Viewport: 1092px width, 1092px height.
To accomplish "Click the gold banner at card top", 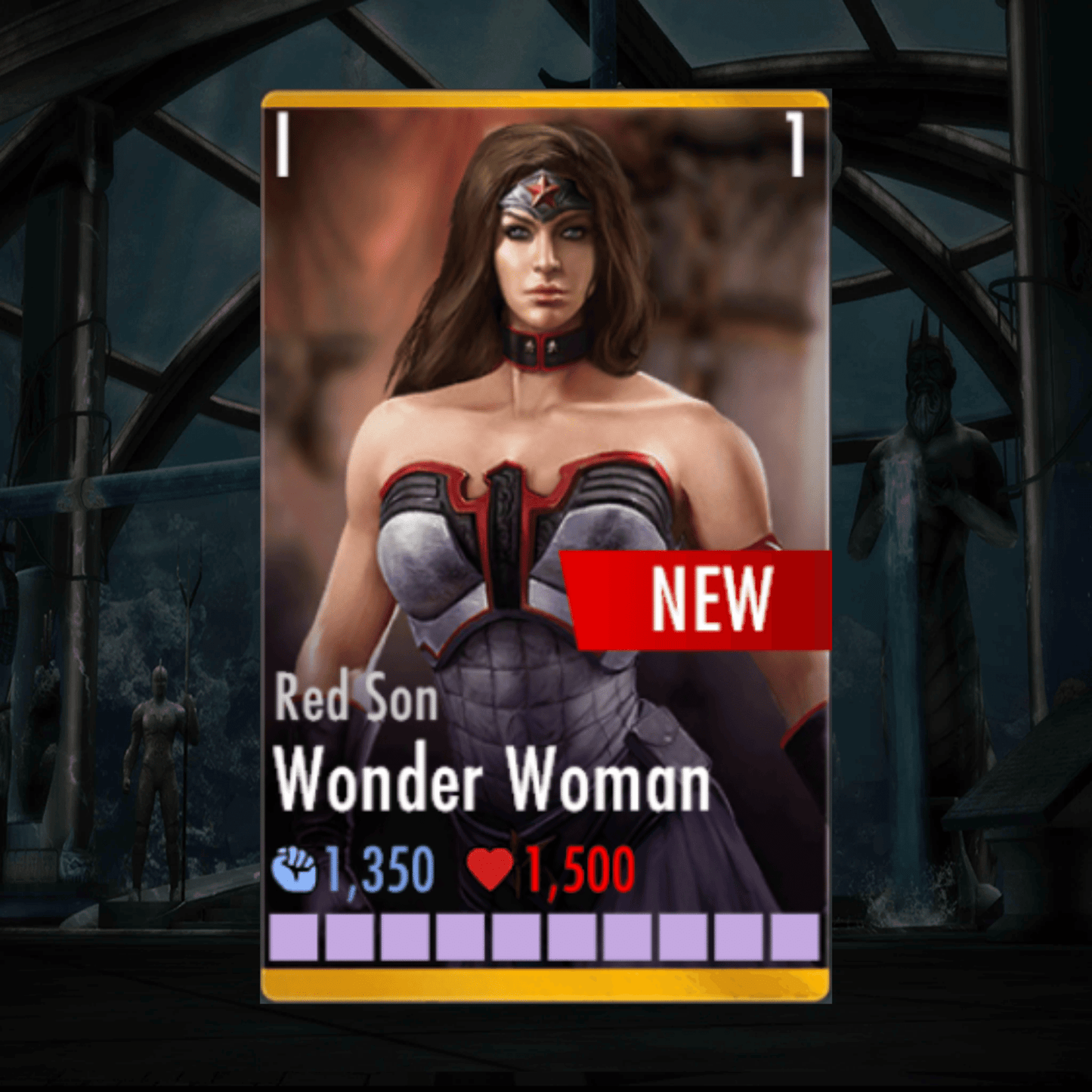I will click(544, 98).
